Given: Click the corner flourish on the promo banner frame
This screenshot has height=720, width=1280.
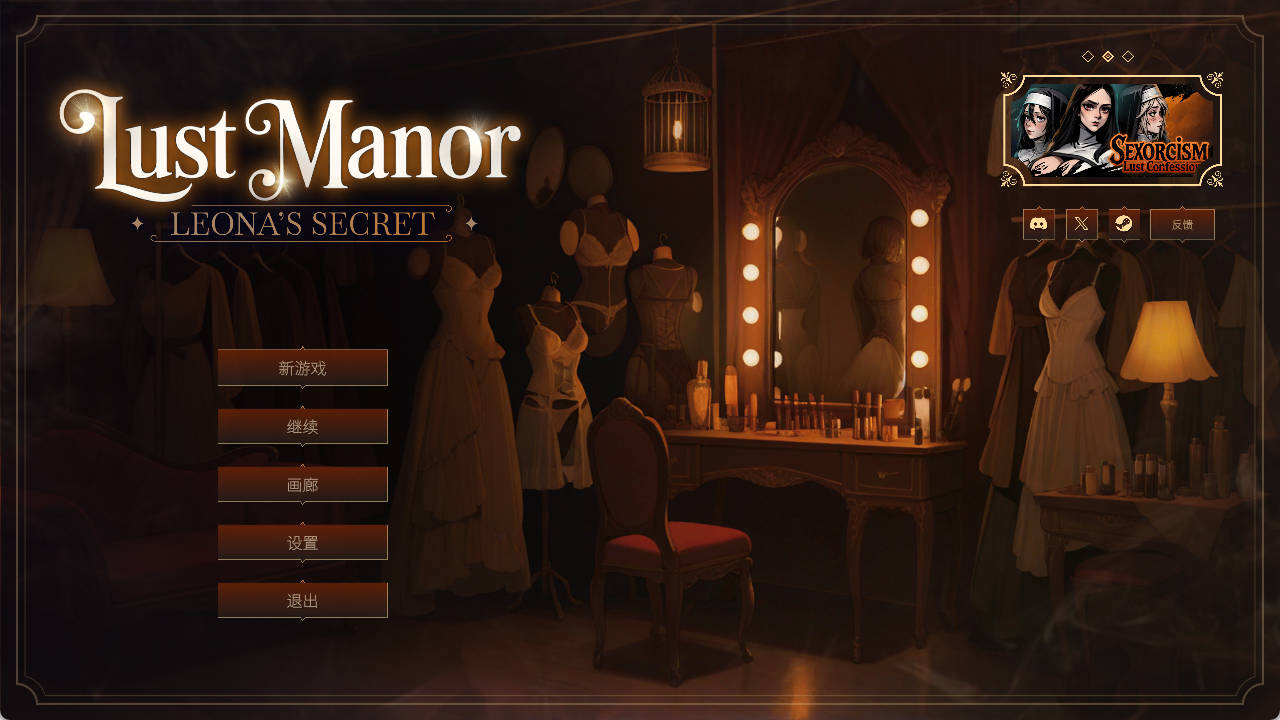Looking at the screenshot, I should coord(1007,78).
